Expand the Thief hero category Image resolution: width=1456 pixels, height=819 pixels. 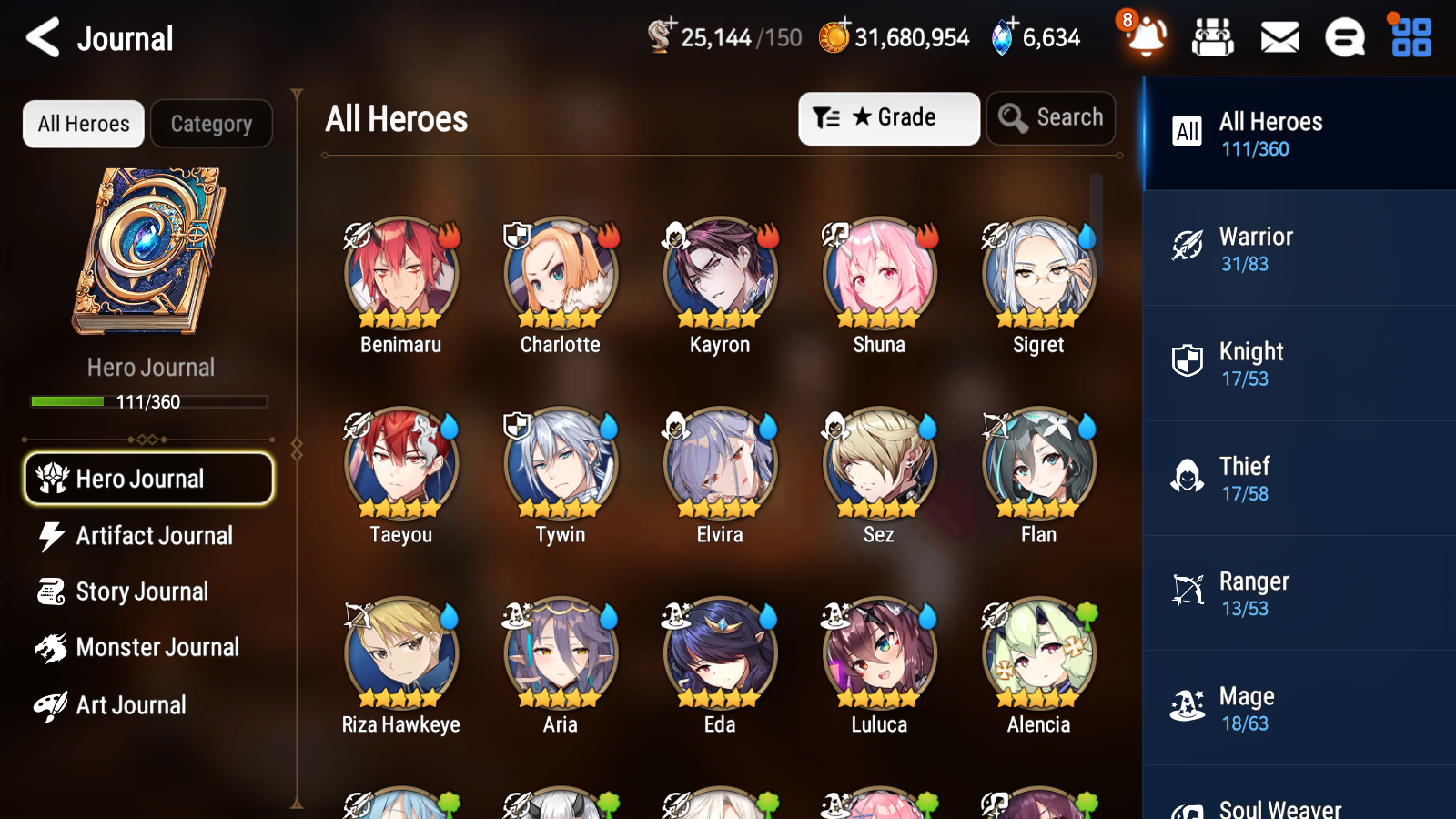click(x=1299, y=478)
